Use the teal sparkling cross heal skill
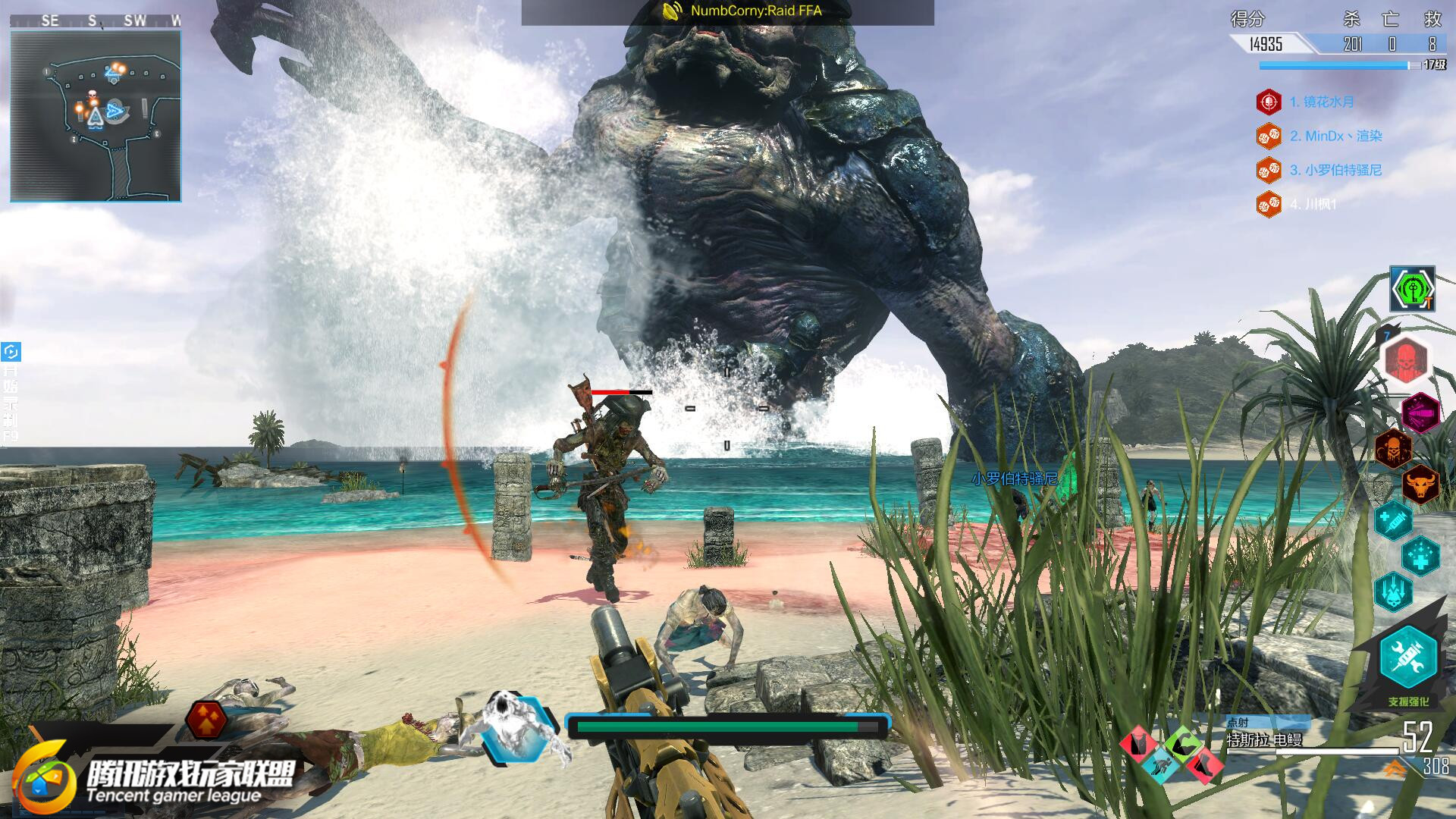The image size is (1456, 819). 1420,556
